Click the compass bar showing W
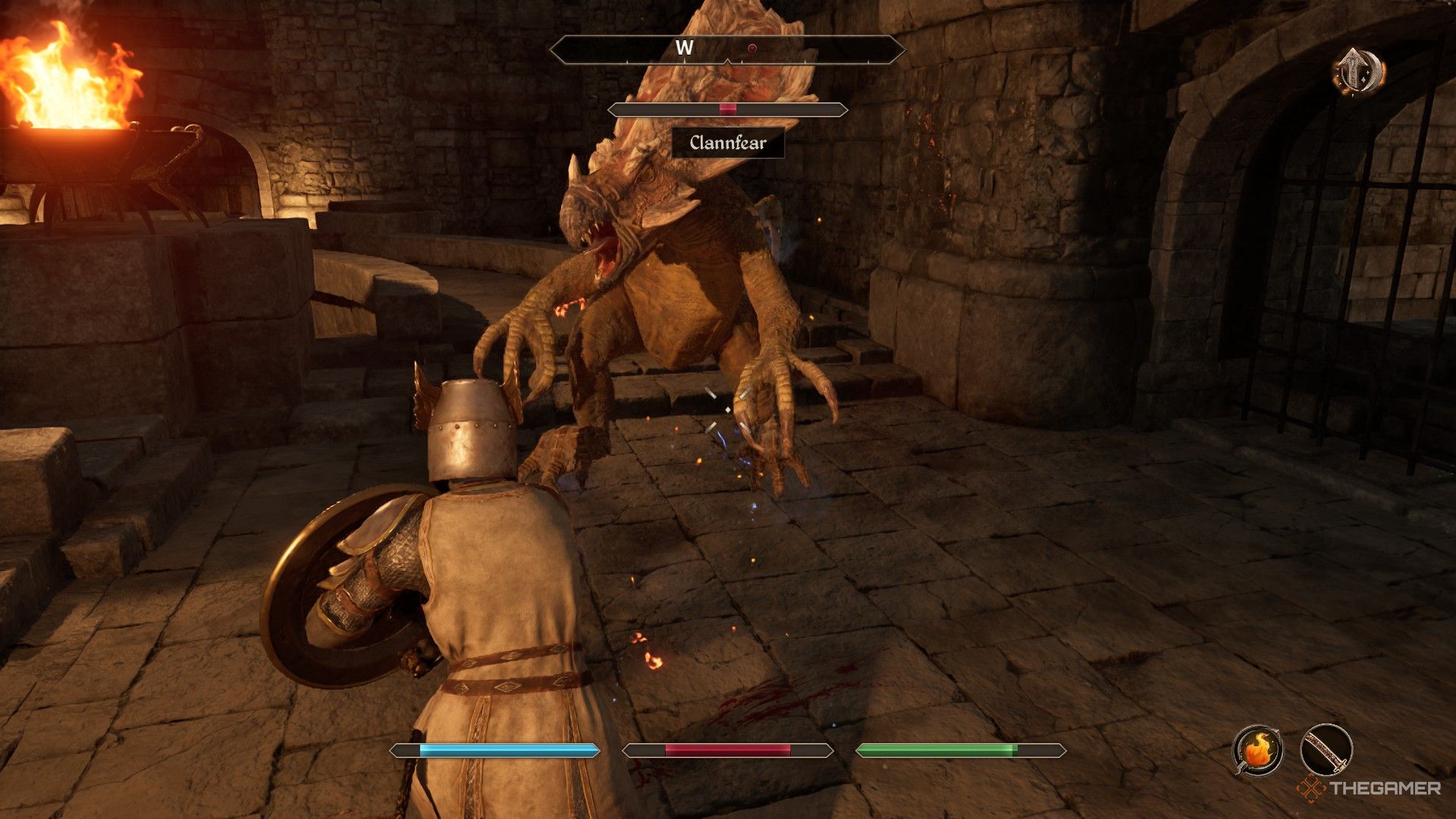 (x=726, y=49)
